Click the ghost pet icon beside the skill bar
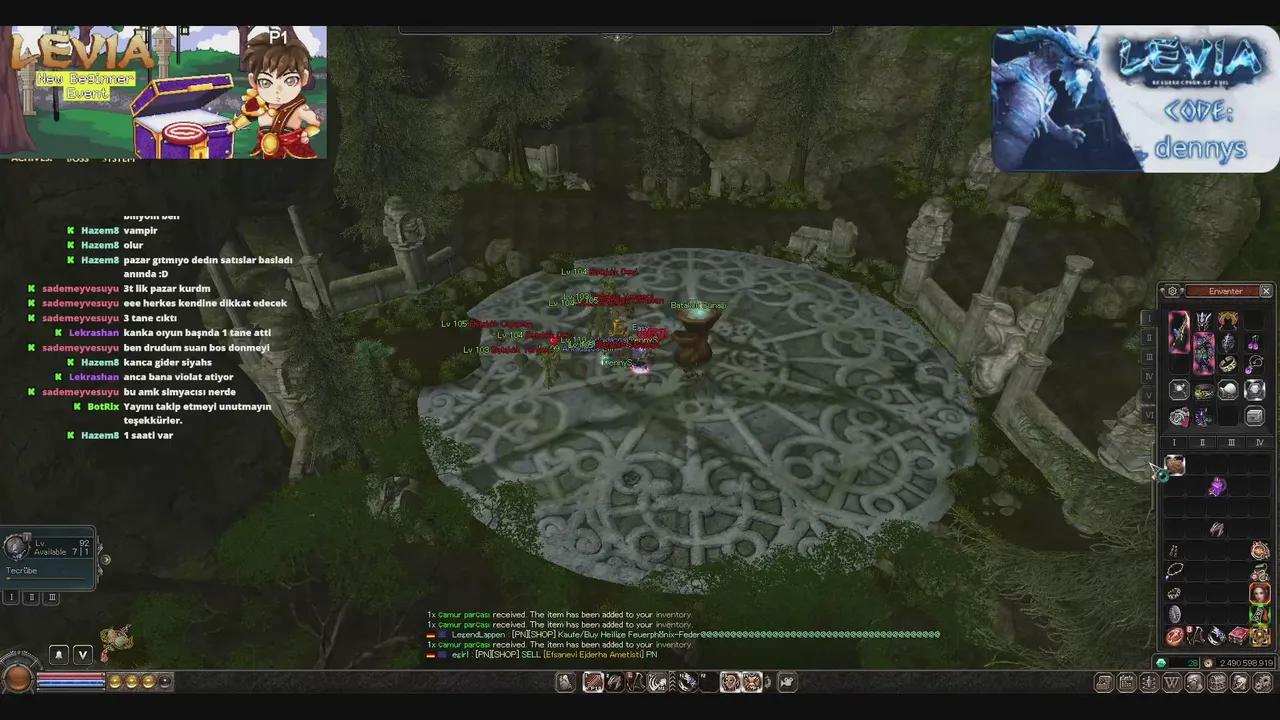Screen dimensions: 1280x720 click(564, 683)
